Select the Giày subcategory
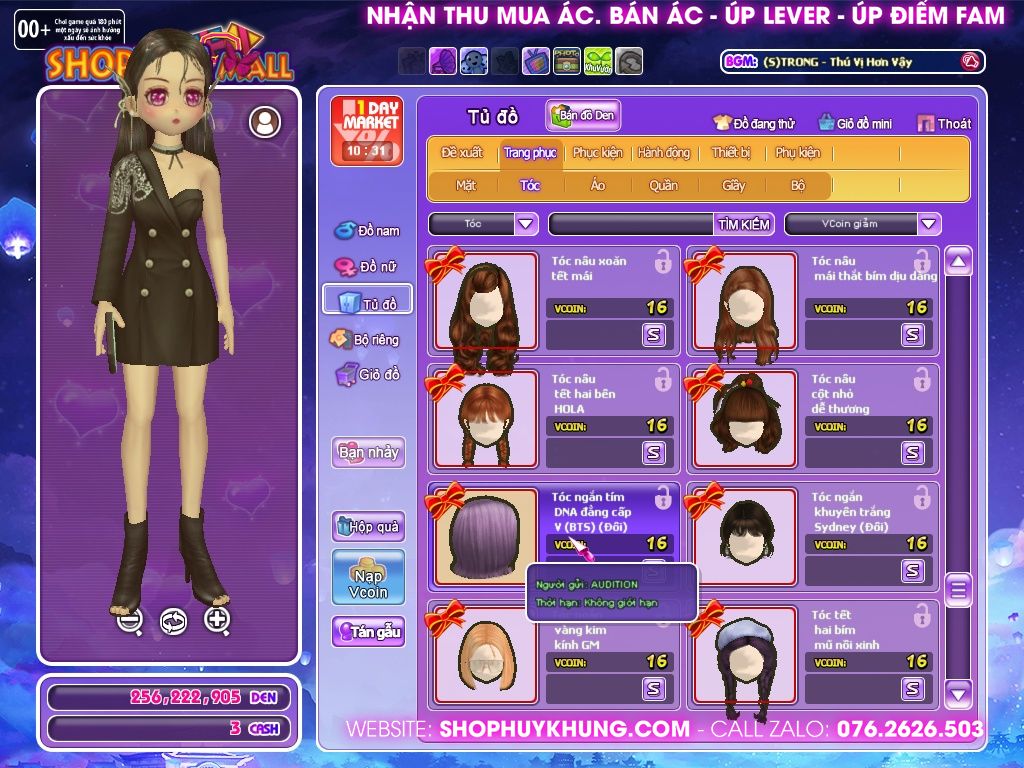 coord(734,185)
